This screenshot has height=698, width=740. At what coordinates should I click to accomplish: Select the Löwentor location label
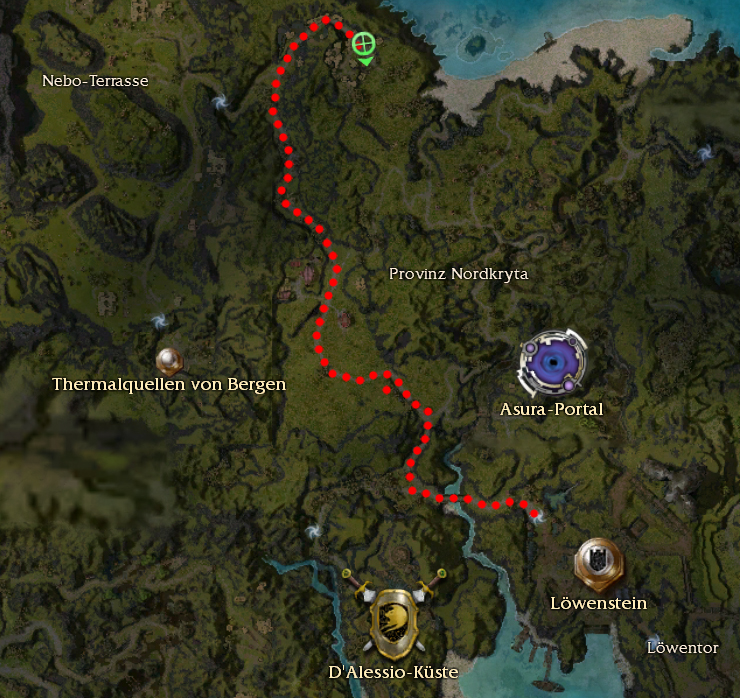tap(682, 648)
